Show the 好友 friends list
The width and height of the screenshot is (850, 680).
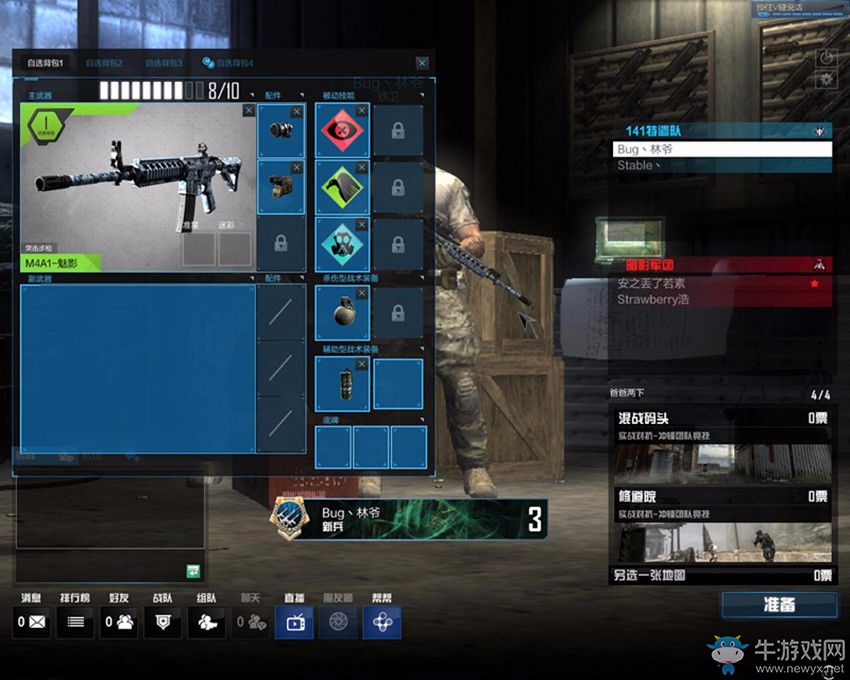pos(120,622)
